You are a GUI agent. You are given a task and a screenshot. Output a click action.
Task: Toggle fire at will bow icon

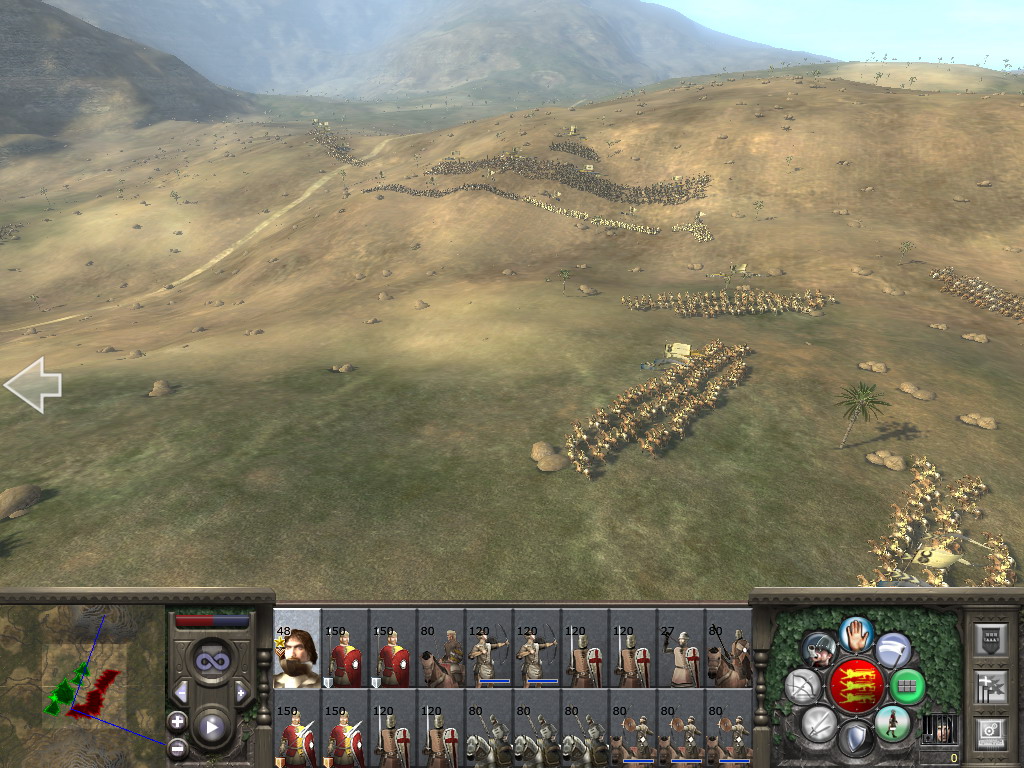tap(803, 687)
